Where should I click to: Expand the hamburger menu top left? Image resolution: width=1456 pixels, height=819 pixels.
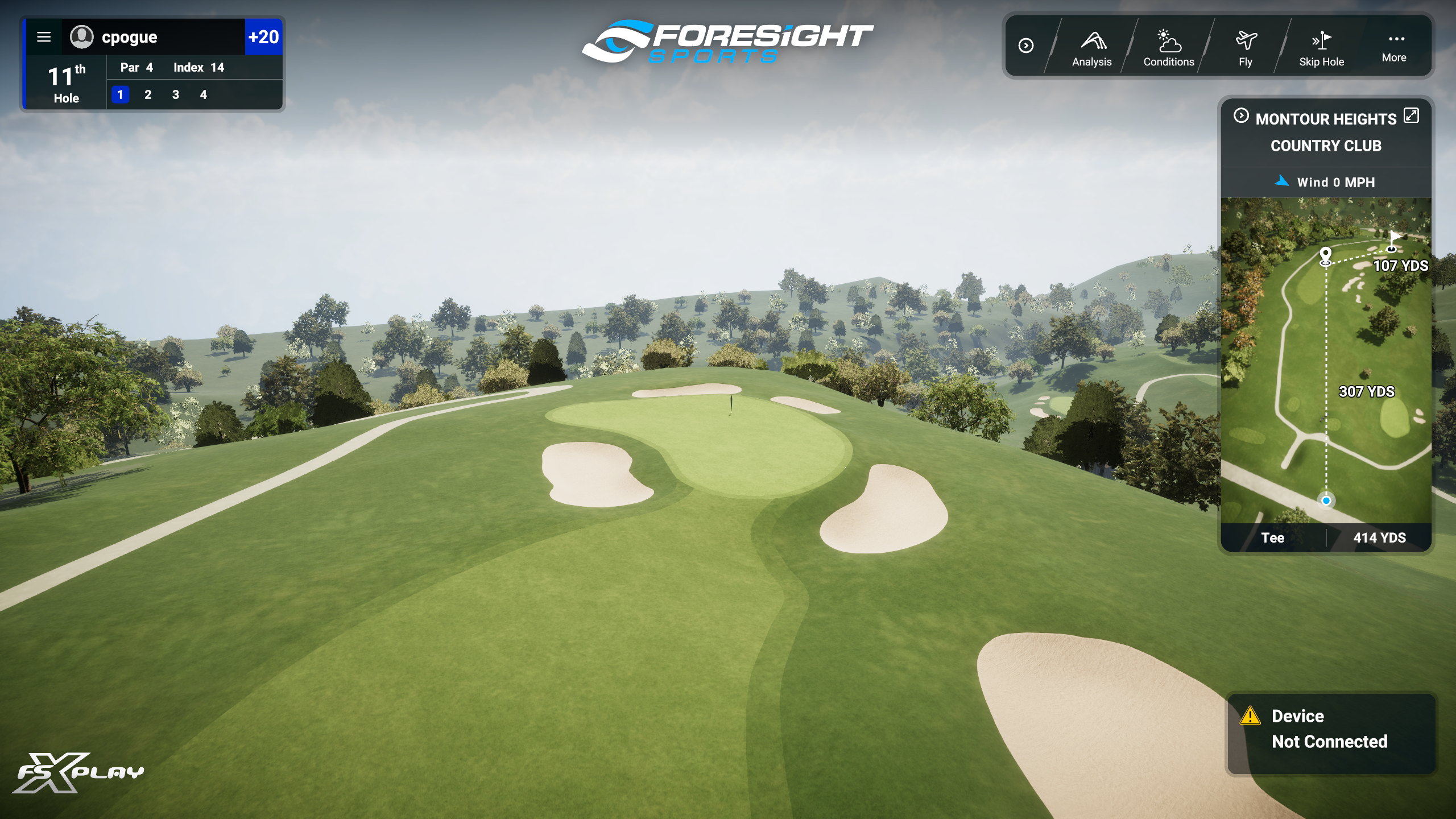[x=44, y=37]
